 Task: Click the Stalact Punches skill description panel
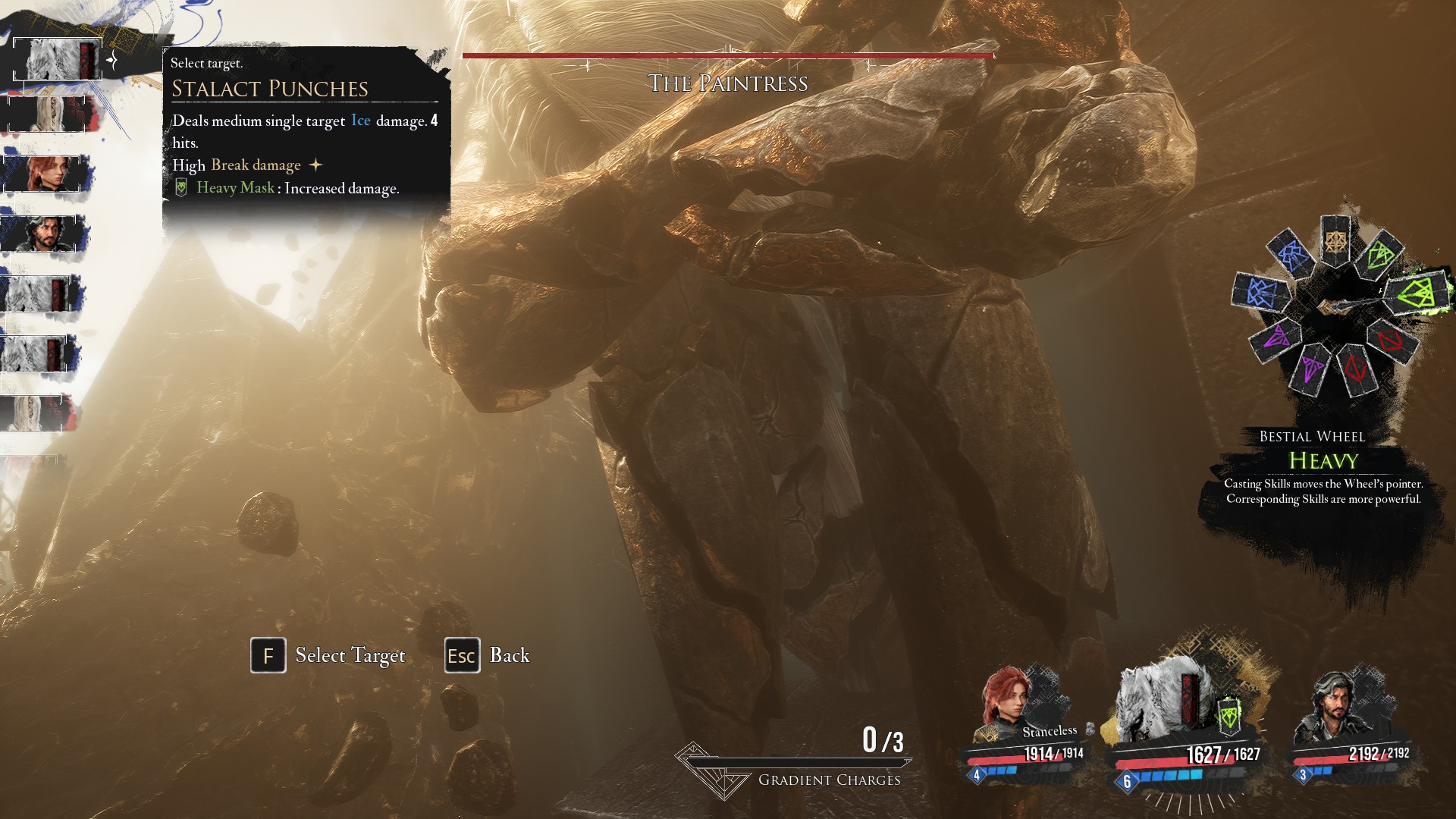[x=305, y=133]
